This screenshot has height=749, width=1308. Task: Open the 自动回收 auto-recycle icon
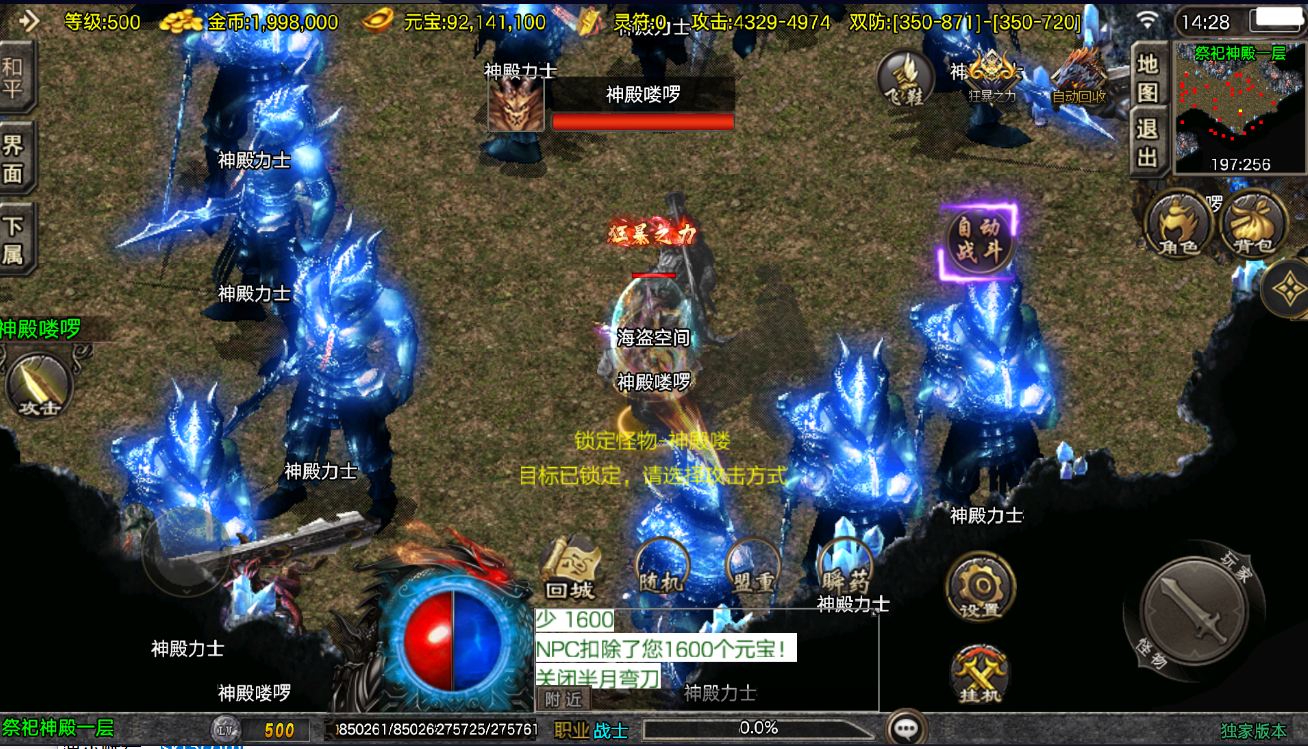[x=1079, y=76]
